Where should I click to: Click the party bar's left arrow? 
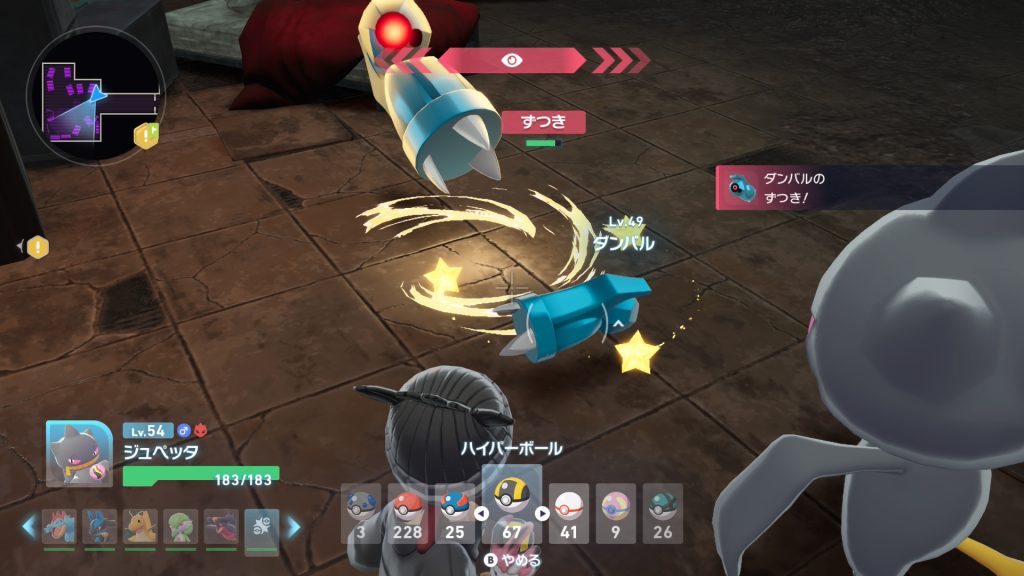[x=29, y=526]
